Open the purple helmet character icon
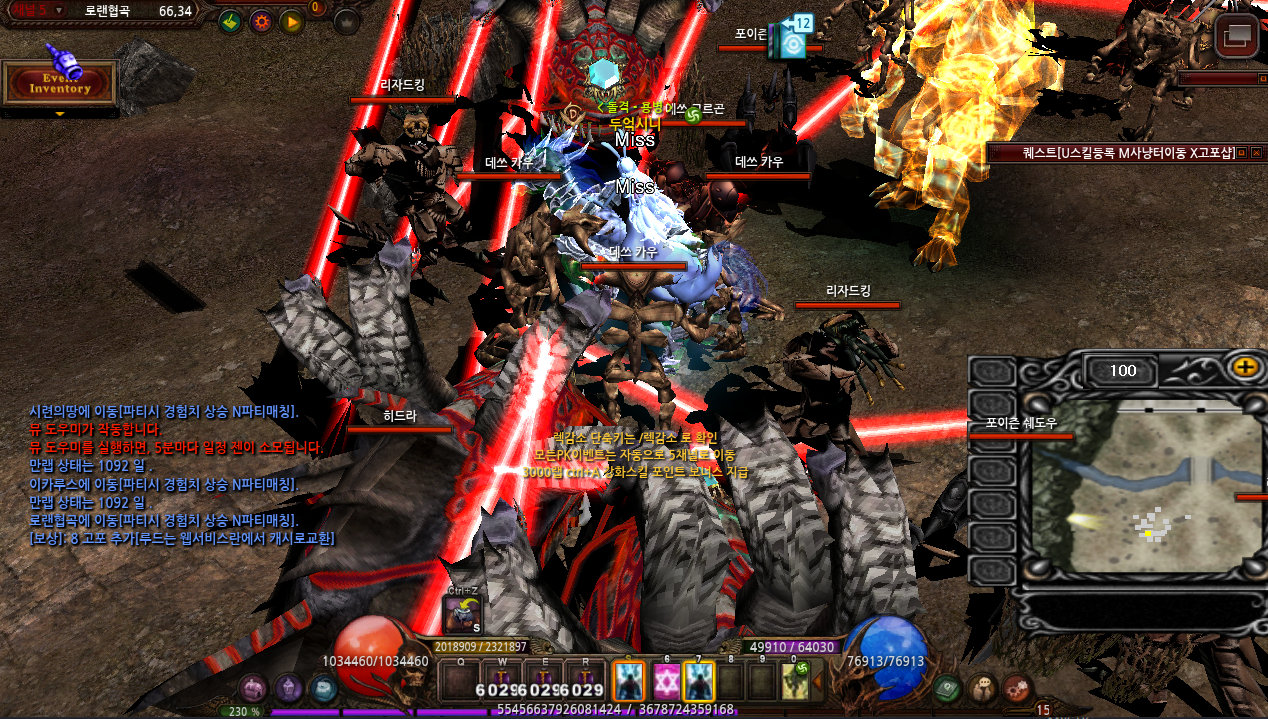1268x719 pixels. click(x=289, y=688)
